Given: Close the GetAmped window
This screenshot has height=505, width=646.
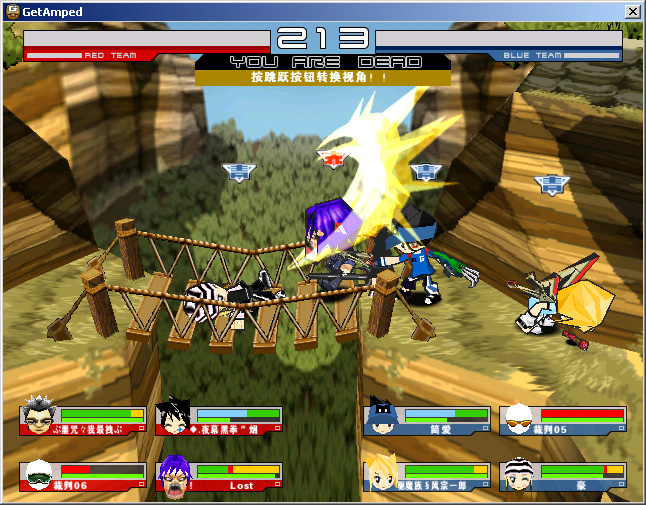Looking at the screenshot, I should (x=632, y=11).
